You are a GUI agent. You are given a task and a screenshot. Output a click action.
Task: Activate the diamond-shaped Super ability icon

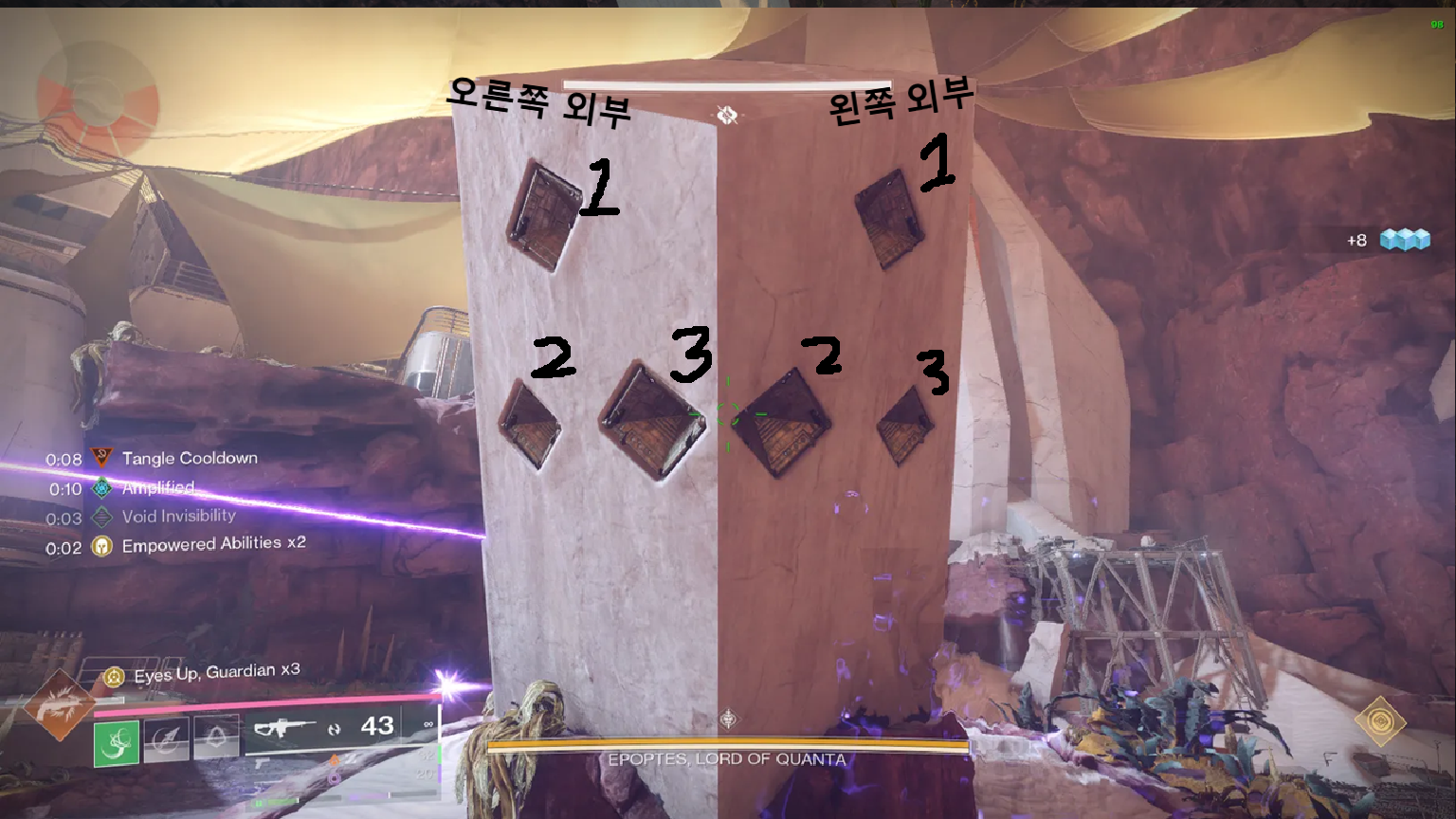click(59, 705)
